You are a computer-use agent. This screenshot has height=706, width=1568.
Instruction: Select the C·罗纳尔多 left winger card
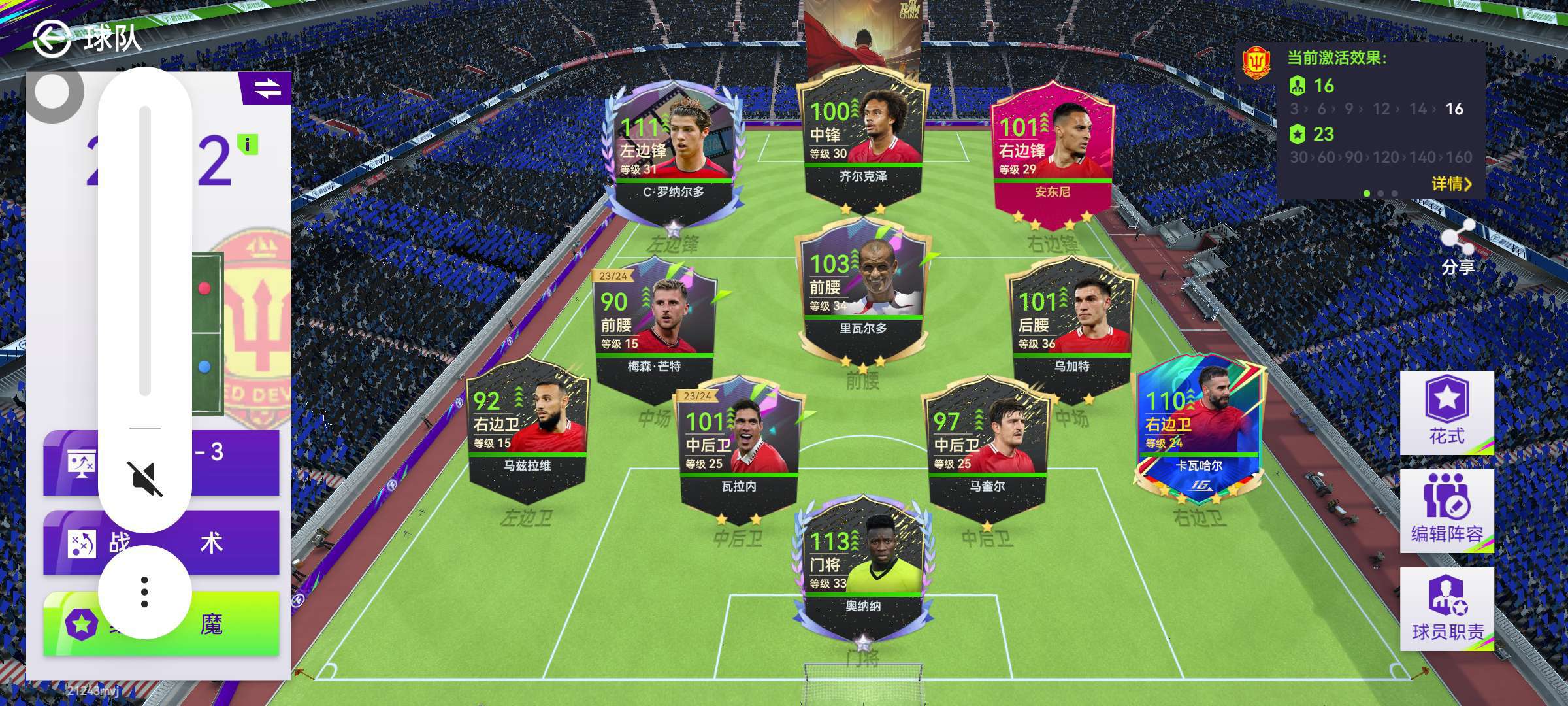tap(673, 150)
